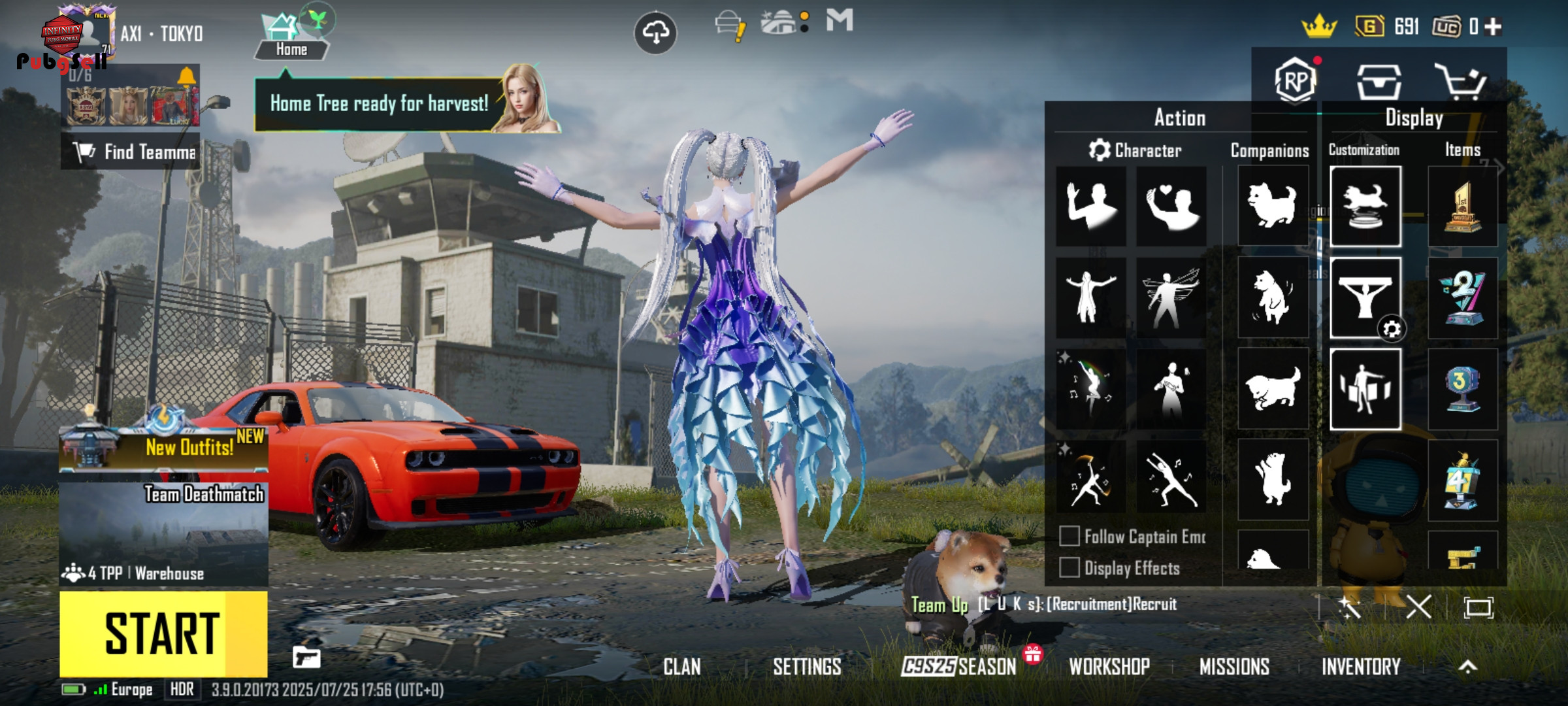Screen dimensions: 1568x706
Task: Select the heart gesture emote
Action: point(1171,207)
